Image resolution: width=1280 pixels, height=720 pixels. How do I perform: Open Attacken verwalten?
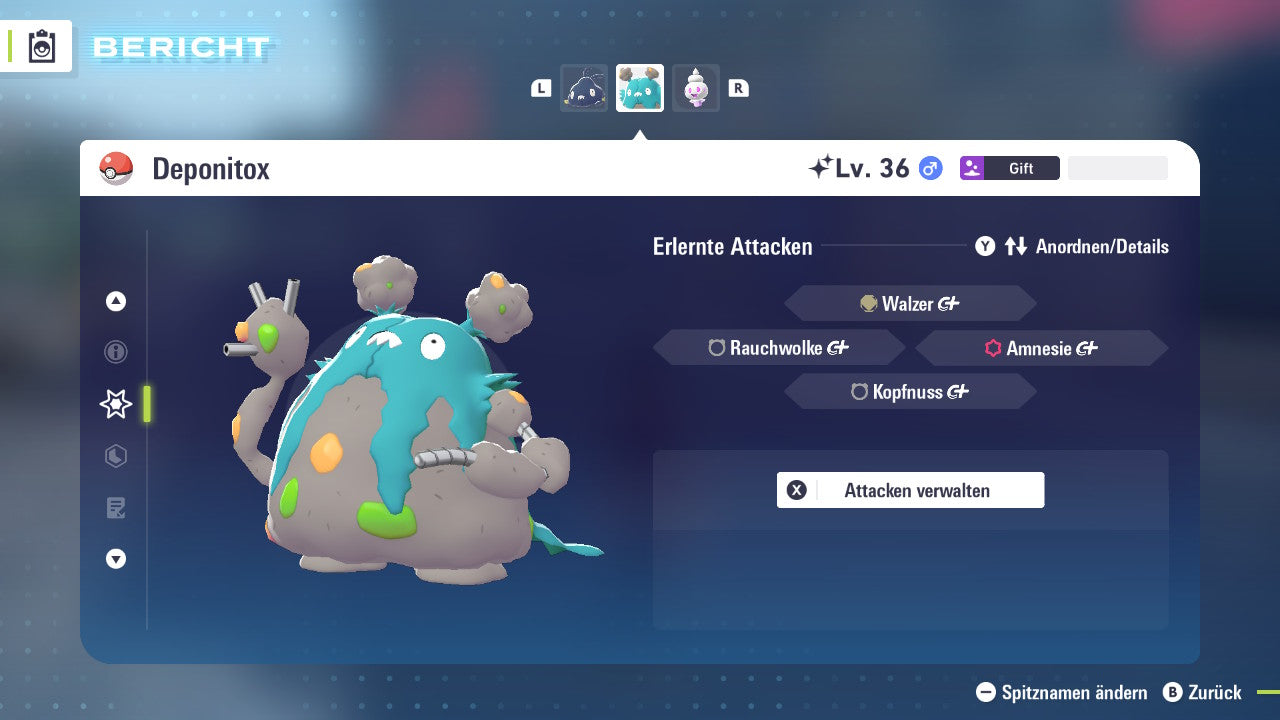tap(910, 490)
